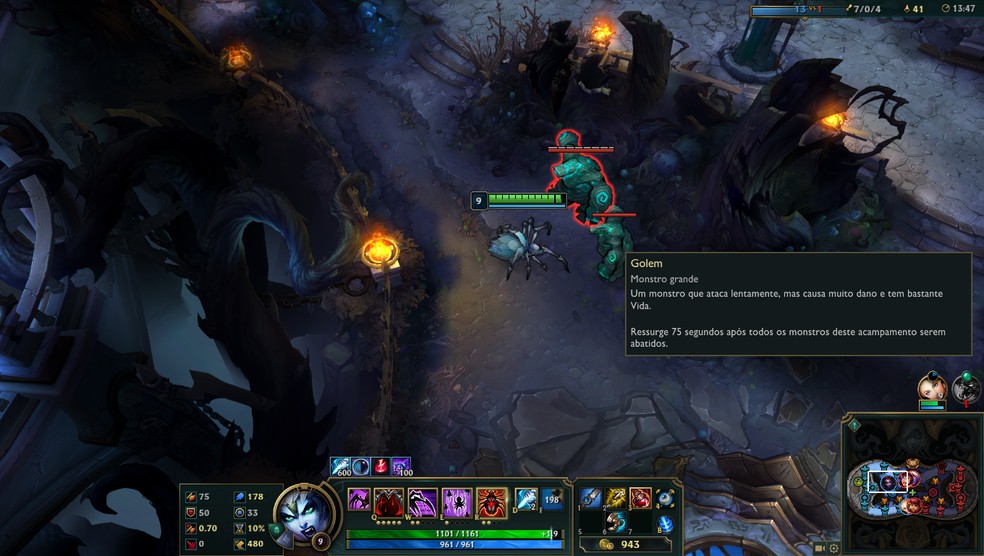
Task: Click the golden claw item slot
Action: [x=616, y=497]
